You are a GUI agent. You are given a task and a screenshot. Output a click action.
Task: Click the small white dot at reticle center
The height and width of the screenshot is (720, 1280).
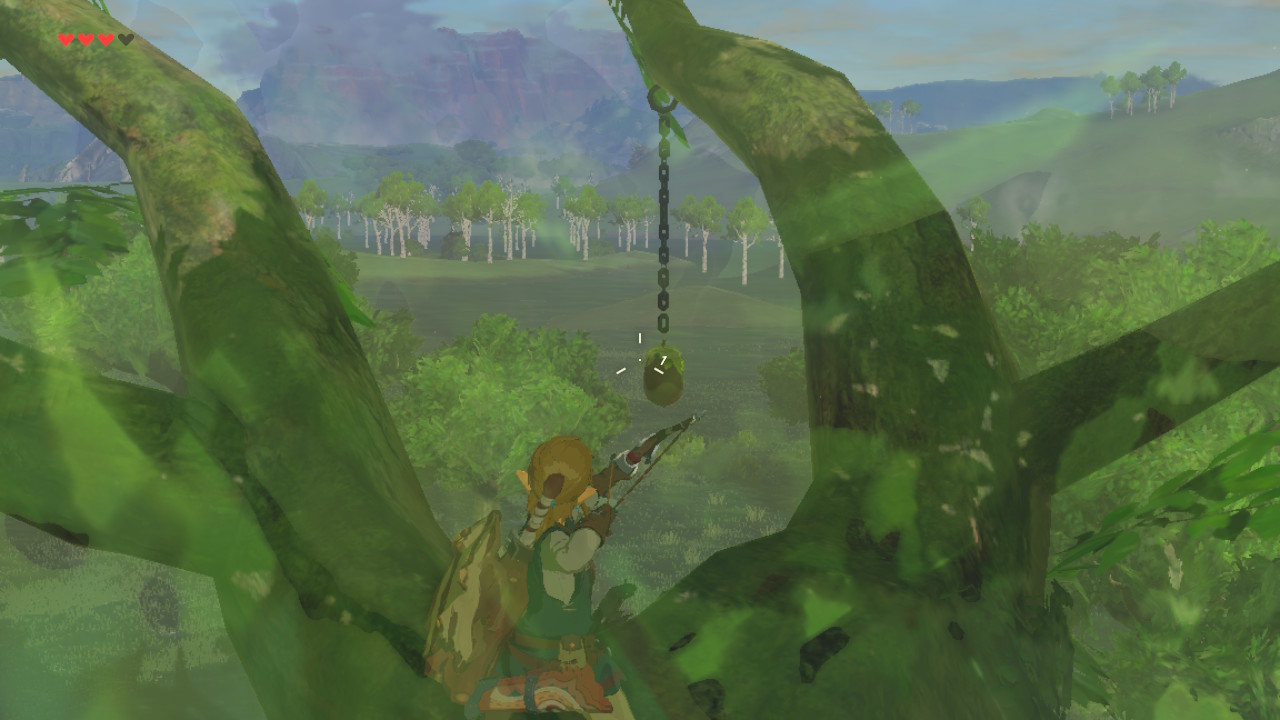[x=639, y=359]
